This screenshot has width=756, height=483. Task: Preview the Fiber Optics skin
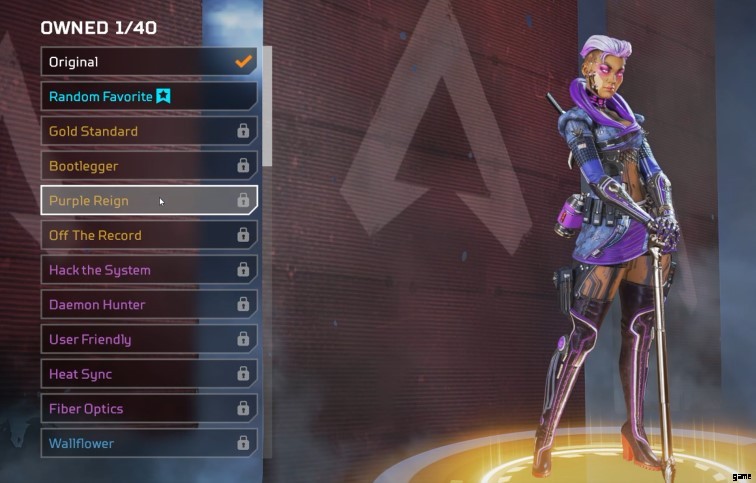[148, 408]
